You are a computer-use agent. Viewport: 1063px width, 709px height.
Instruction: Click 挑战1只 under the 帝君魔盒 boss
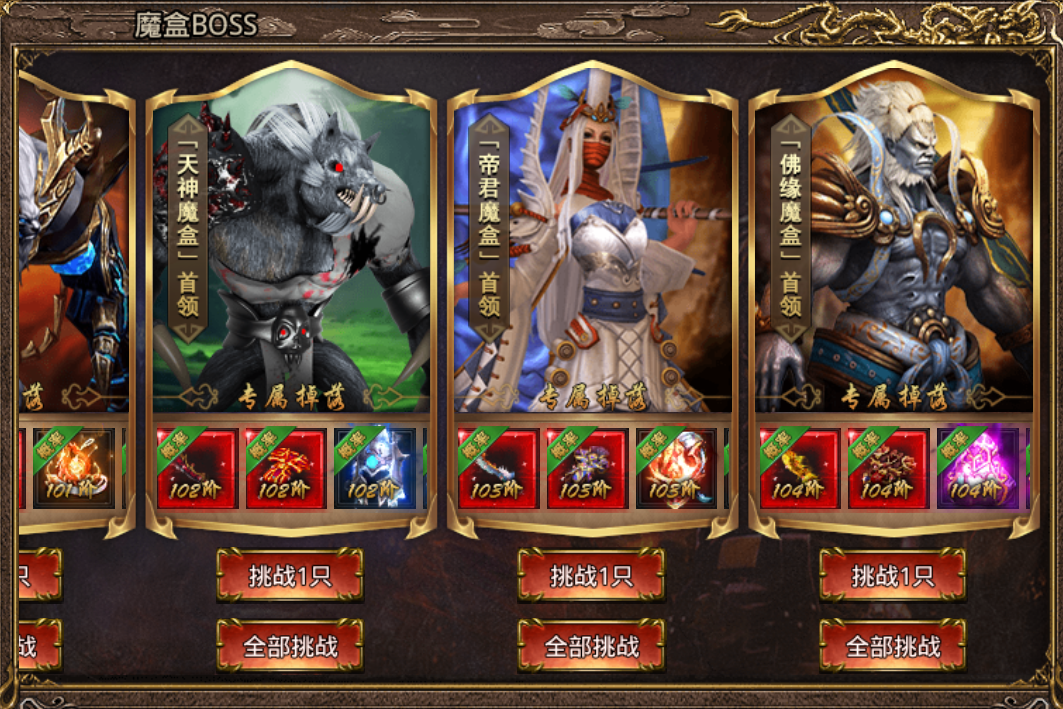[x=591, y=575]
